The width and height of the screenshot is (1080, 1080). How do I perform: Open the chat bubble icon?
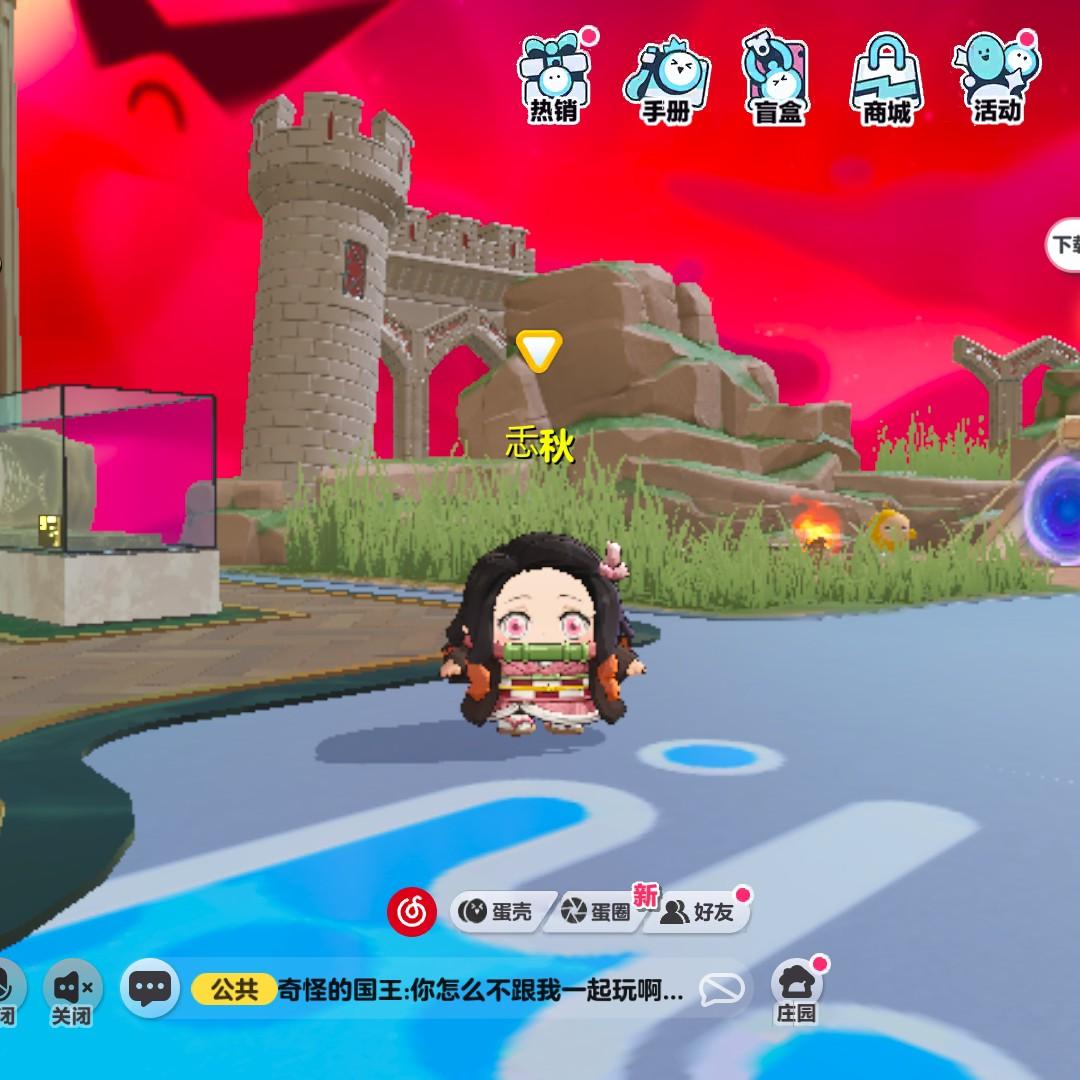pyautogui.click(x=150, y=989)
